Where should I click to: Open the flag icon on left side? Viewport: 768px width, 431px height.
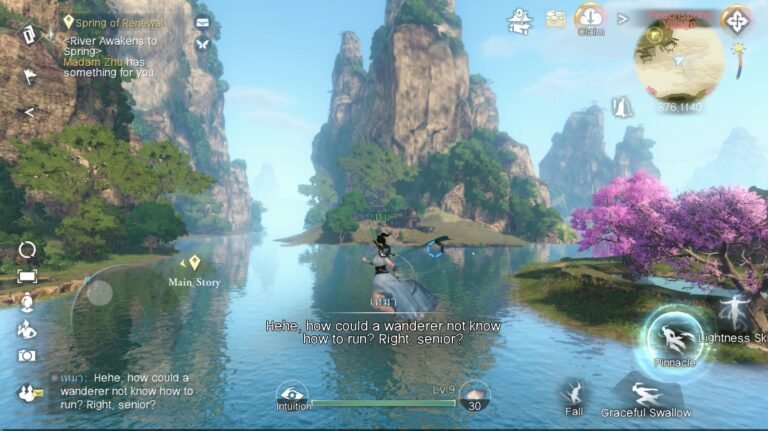click(29, 75)
